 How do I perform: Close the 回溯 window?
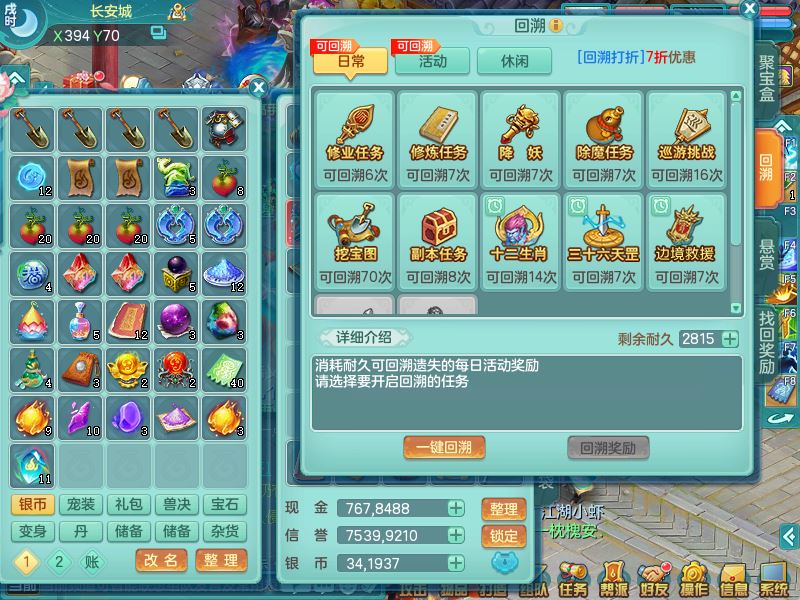[x=749, y=8]
